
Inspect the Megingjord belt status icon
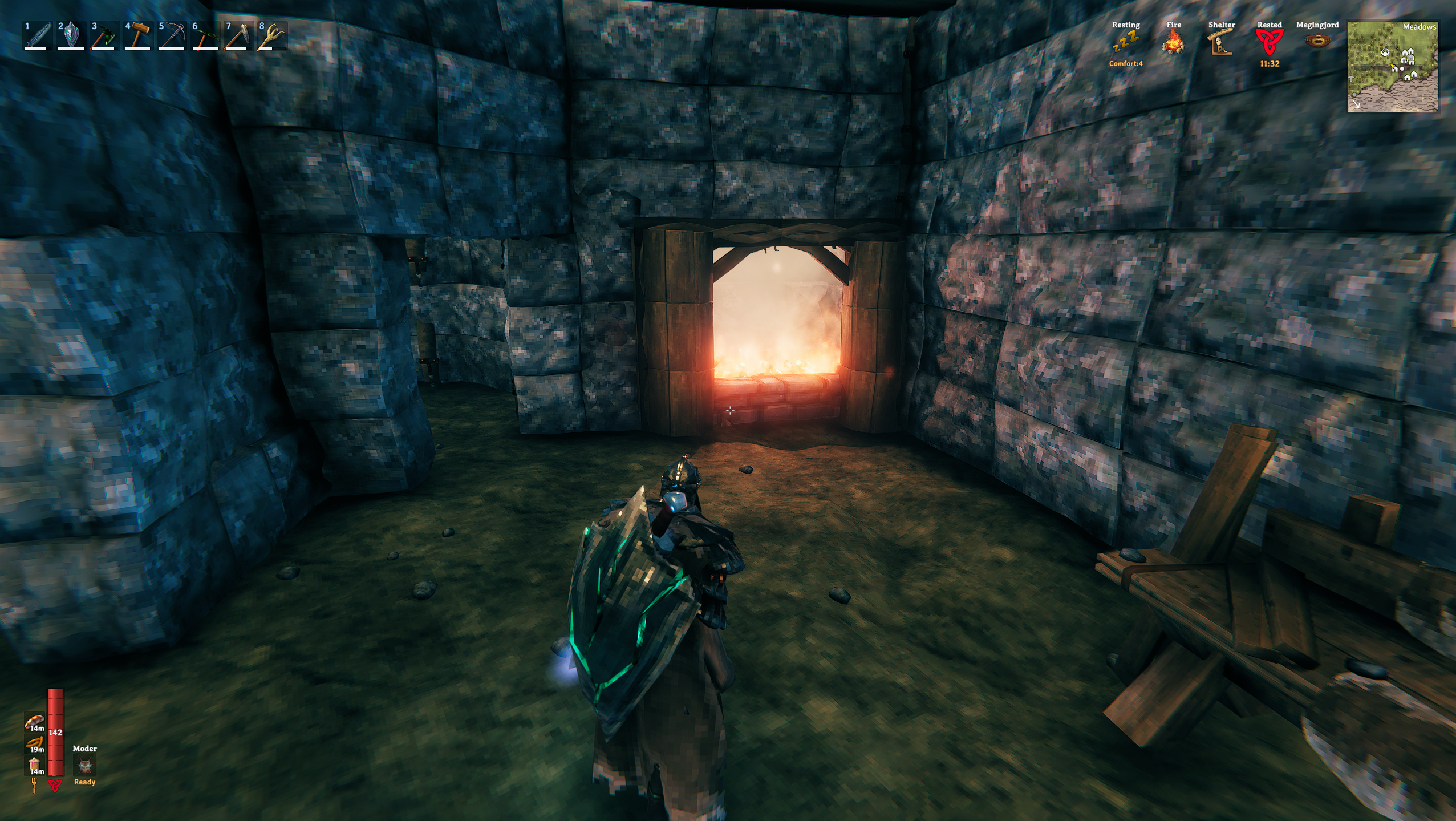pos(1317,41)
